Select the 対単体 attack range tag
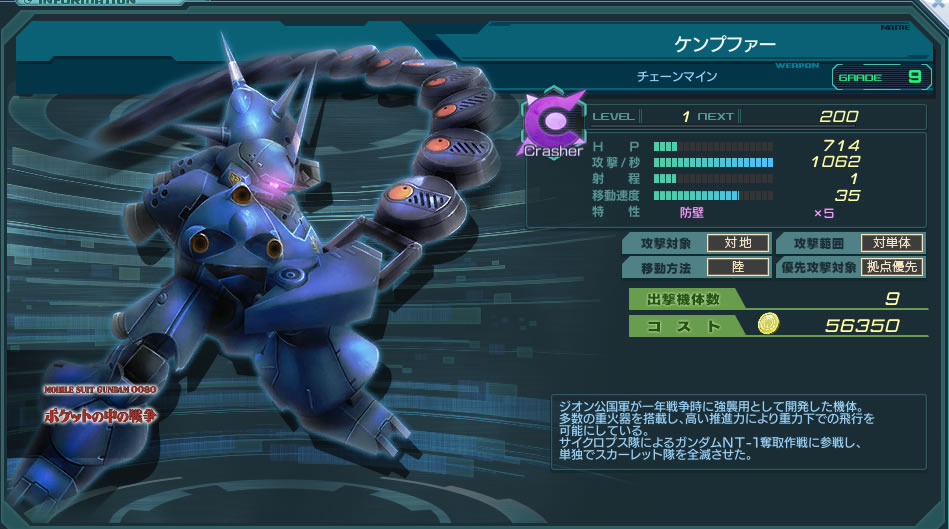This screenshot has width=949, height=529. [x=891, y=243]
